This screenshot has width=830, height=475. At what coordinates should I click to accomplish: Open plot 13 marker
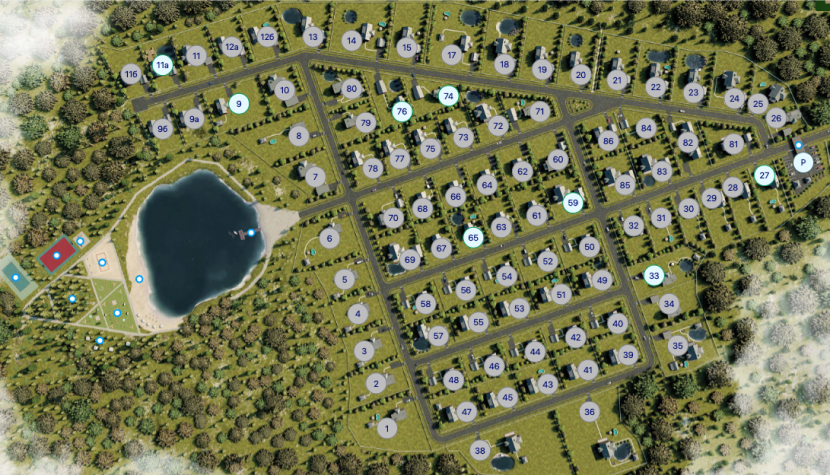pyautogui.click(x=313, y=38)
